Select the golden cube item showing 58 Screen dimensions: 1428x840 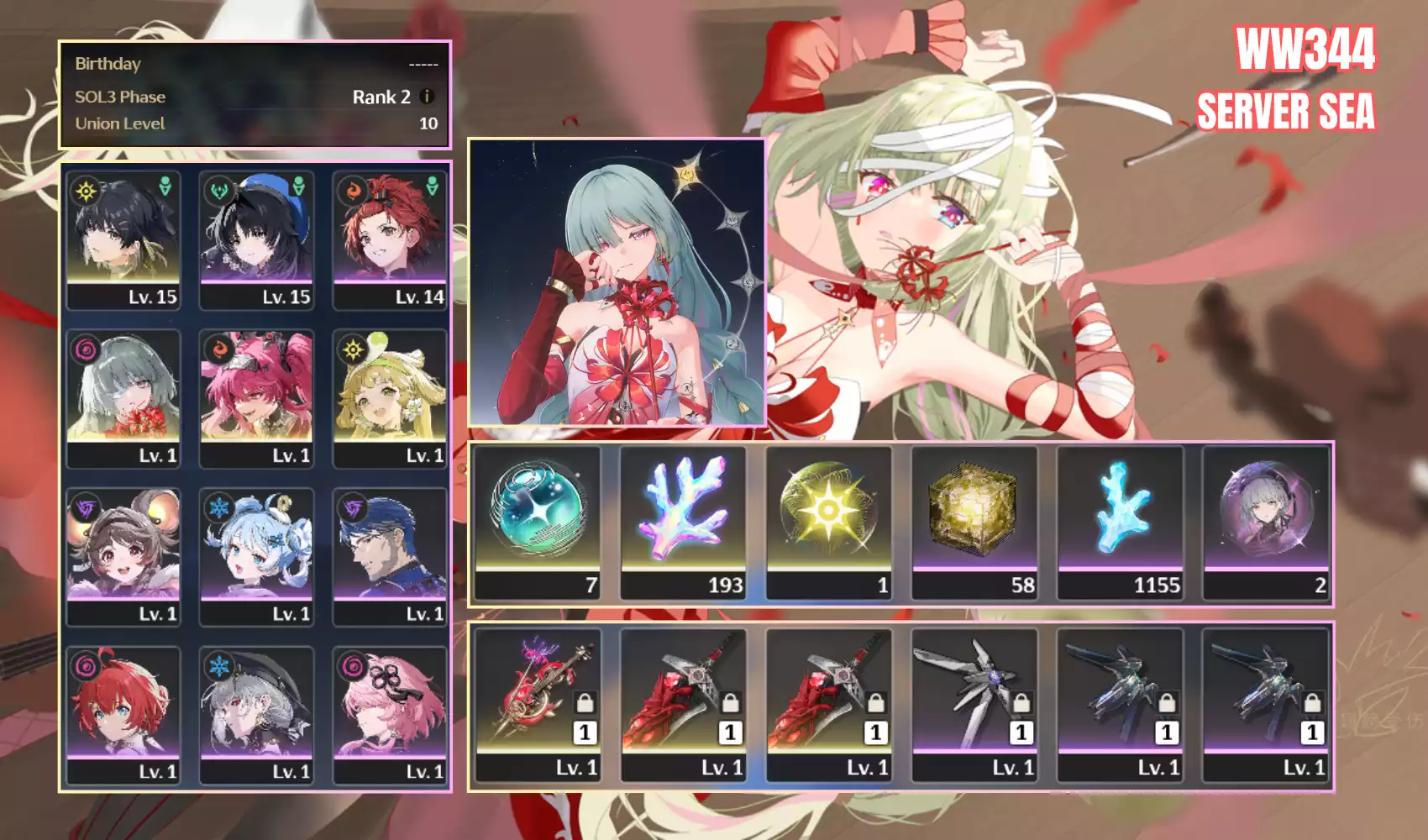pos(974,522)
